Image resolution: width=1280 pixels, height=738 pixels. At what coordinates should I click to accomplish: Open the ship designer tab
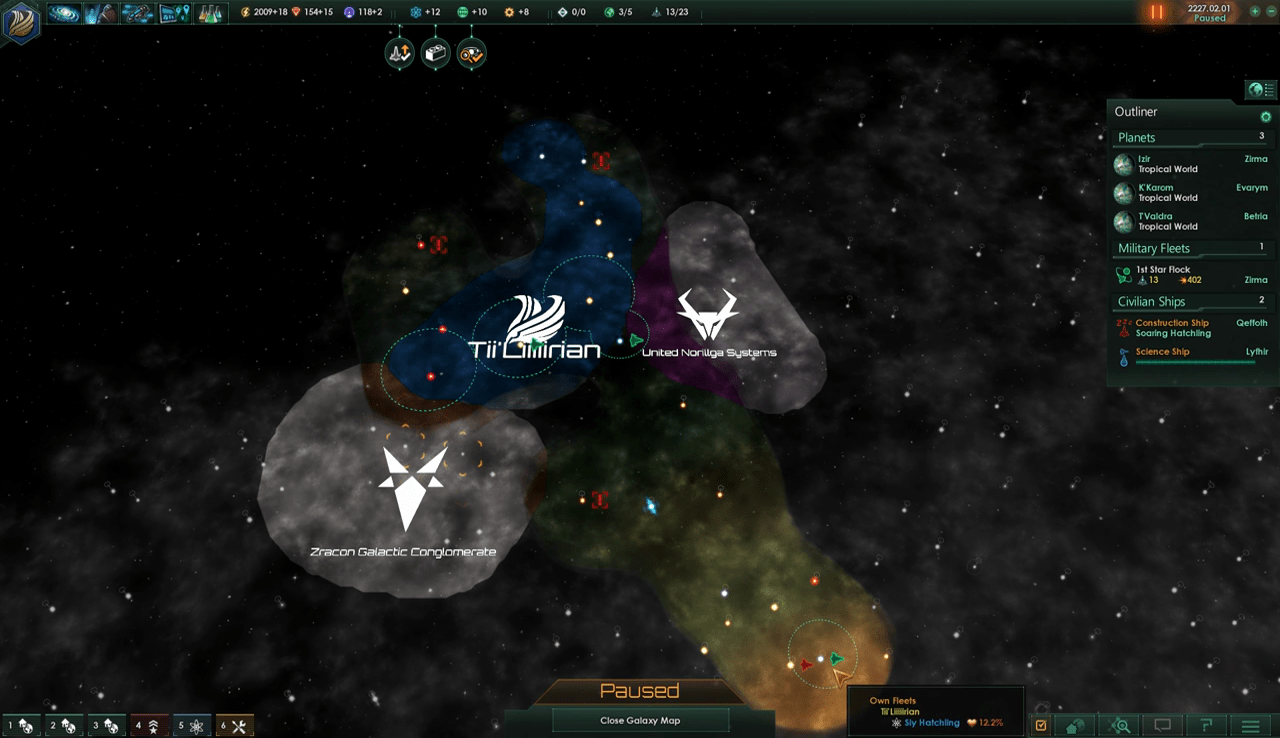pos(137,13)
